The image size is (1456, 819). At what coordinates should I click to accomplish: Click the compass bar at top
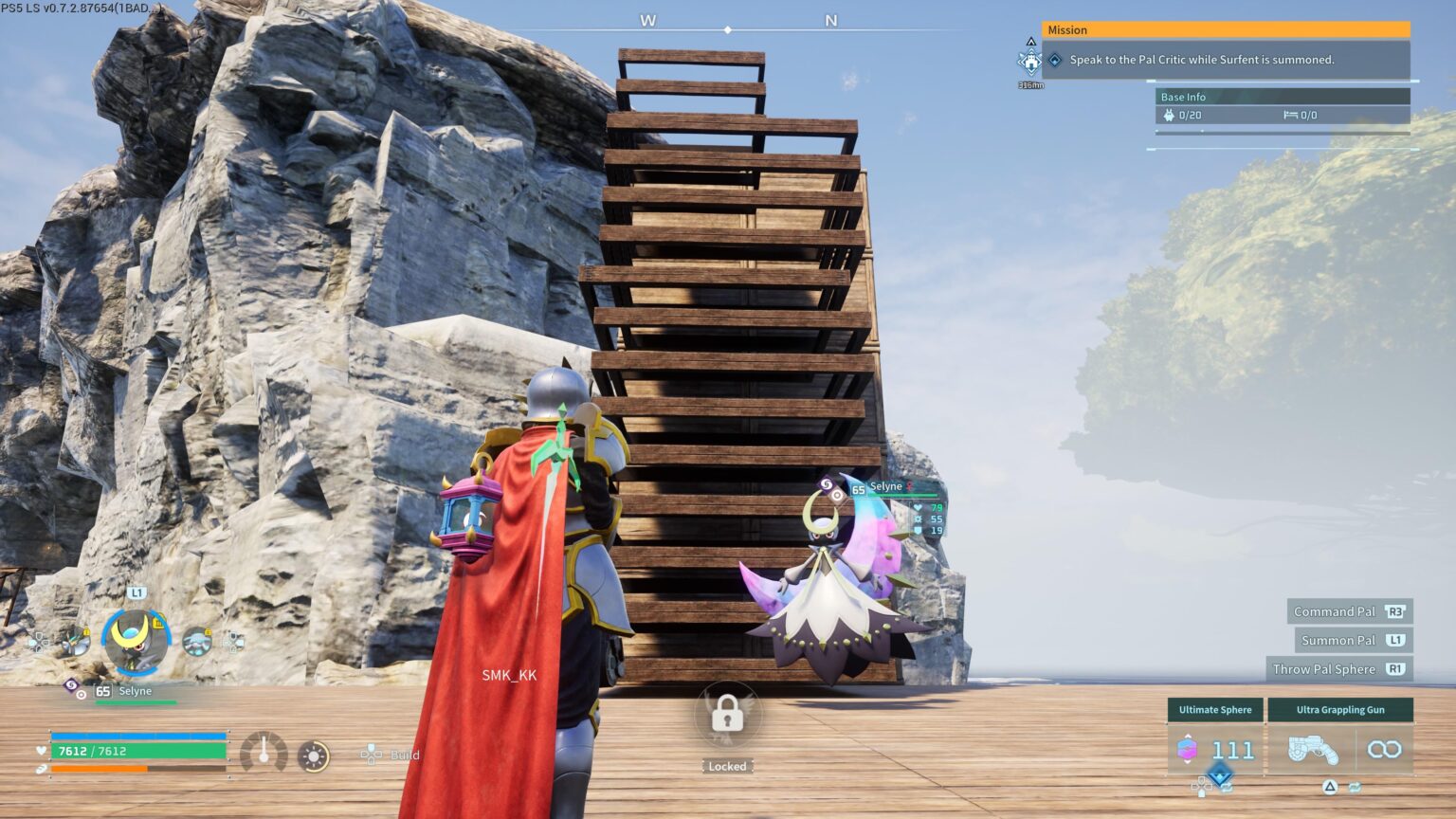[728, 29]
